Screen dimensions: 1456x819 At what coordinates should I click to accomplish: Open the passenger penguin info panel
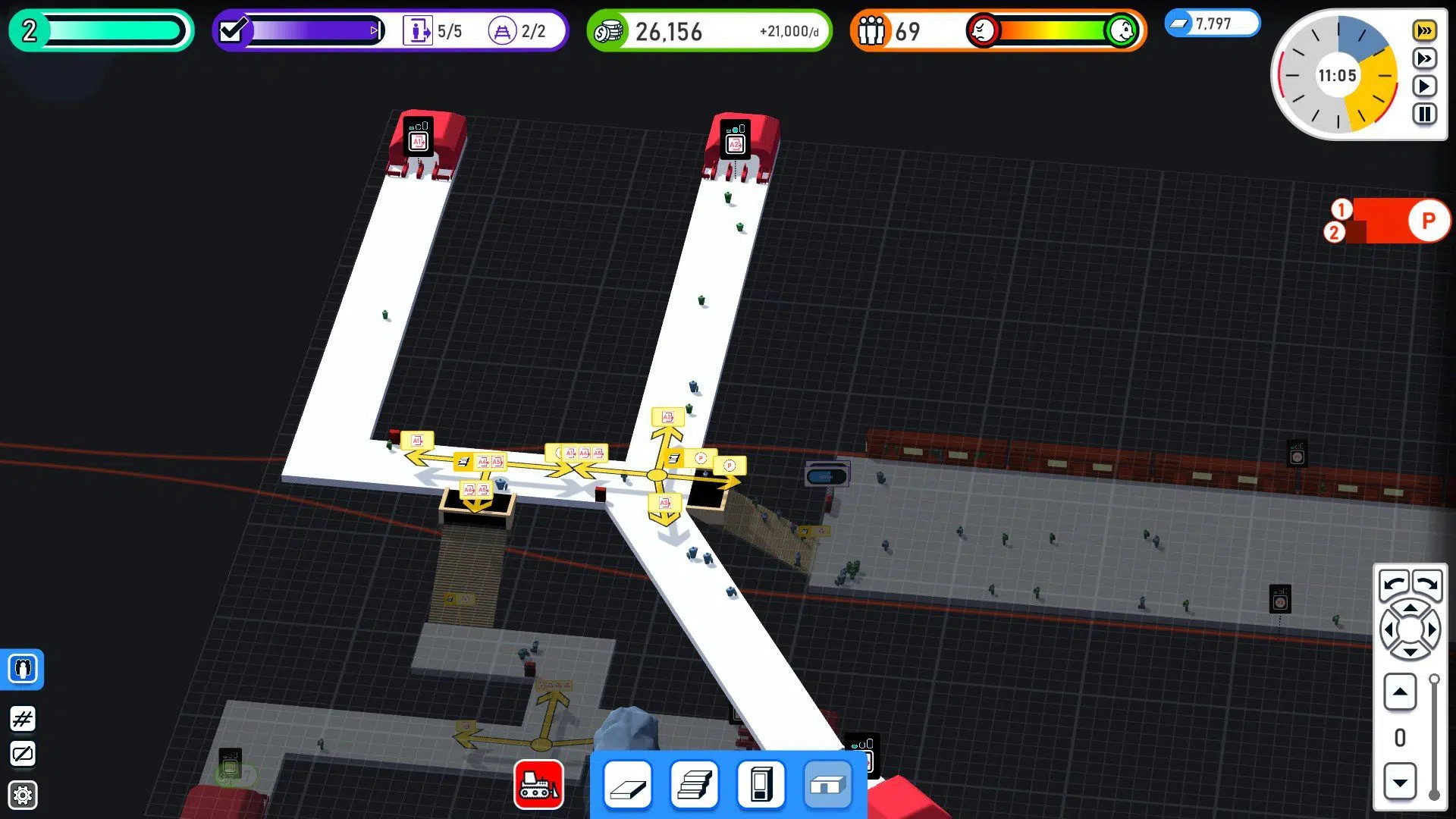pyautogui.click(x=22, y=670)
